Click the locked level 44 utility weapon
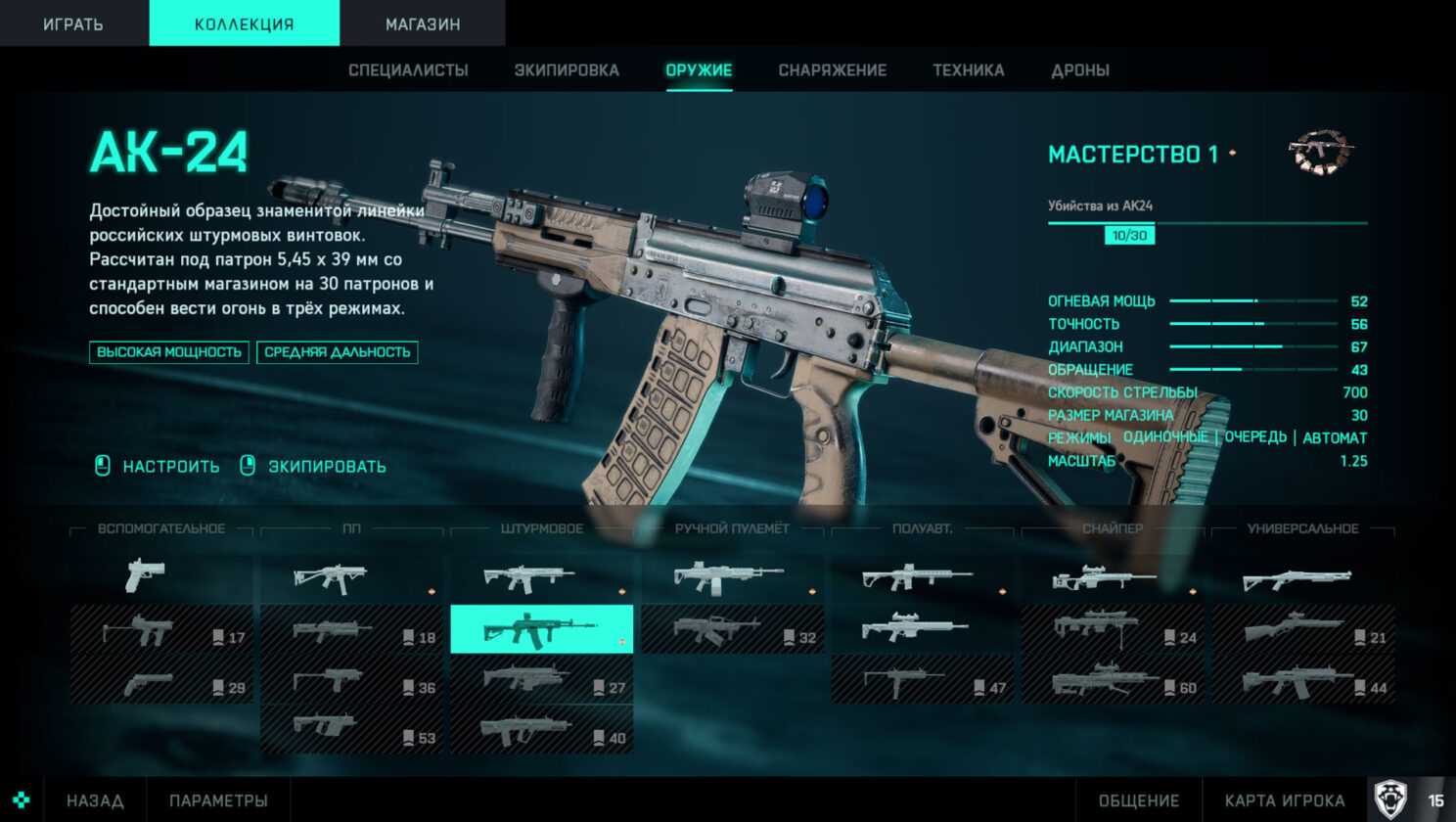 click(1302, 680)
